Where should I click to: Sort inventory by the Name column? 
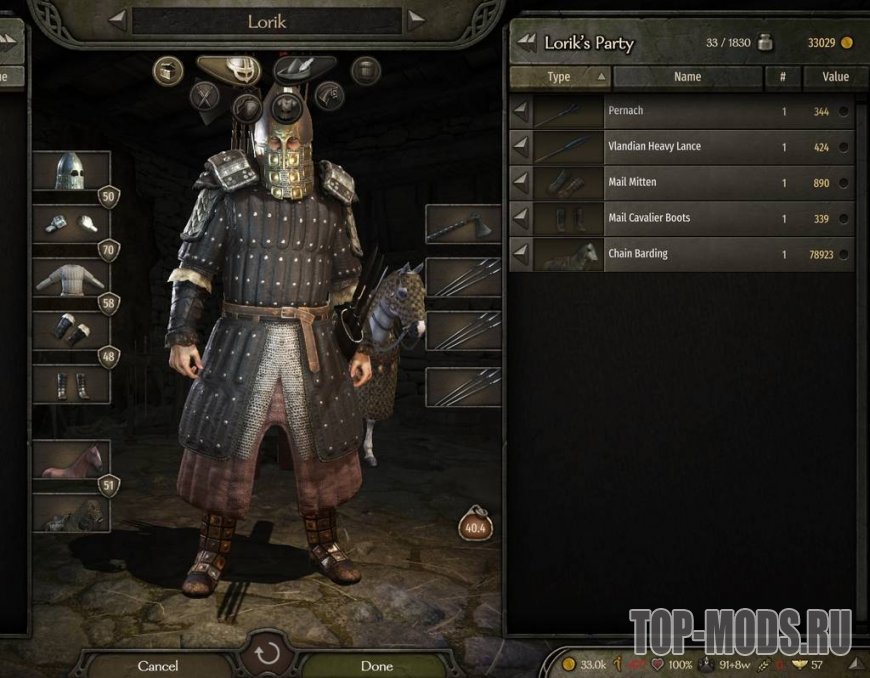coord(688,77)
